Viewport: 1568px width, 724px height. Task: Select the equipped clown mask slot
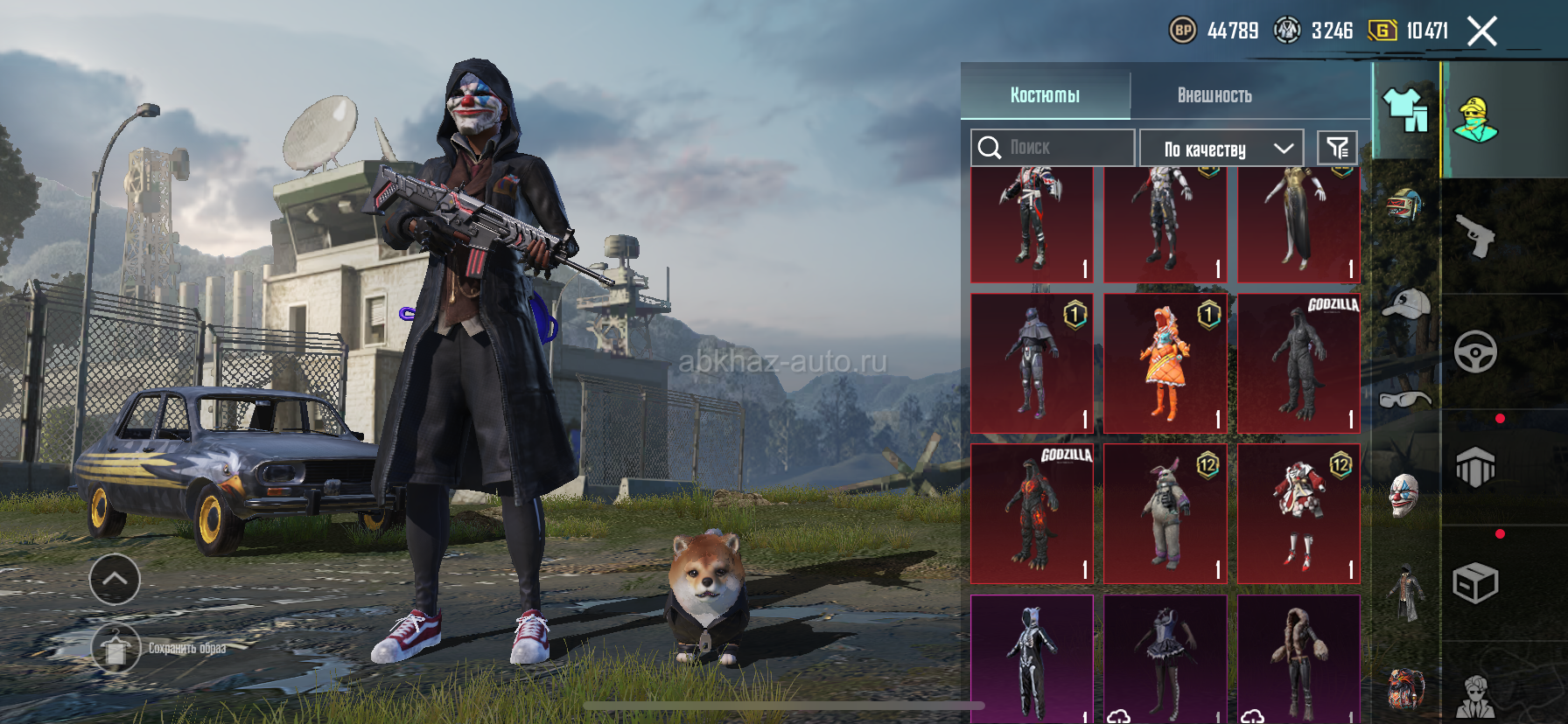pos(1403,495)
